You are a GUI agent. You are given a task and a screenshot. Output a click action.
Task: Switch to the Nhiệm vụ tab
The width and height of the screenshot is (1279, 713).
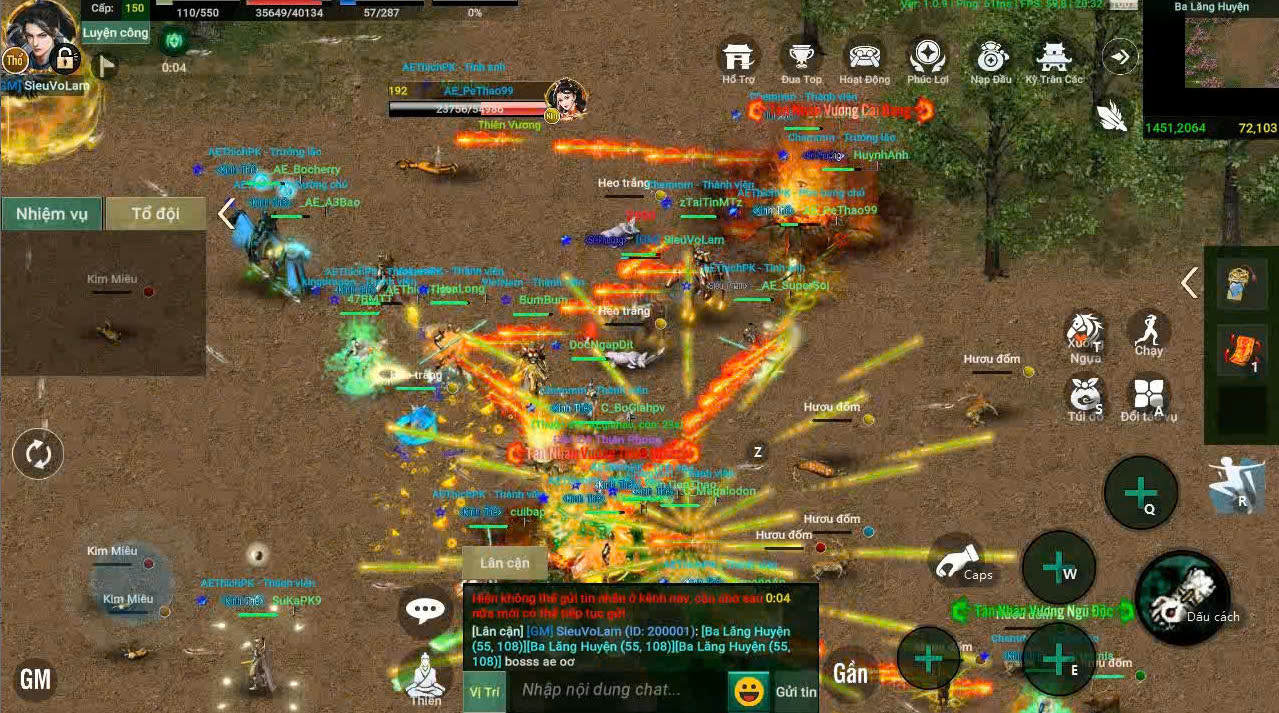coord(52,214)
